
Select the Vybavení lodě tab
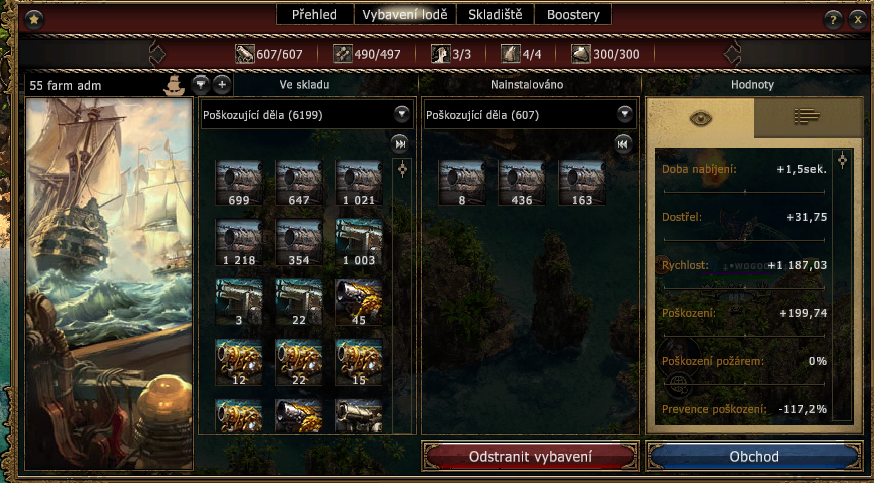point(405,15)
